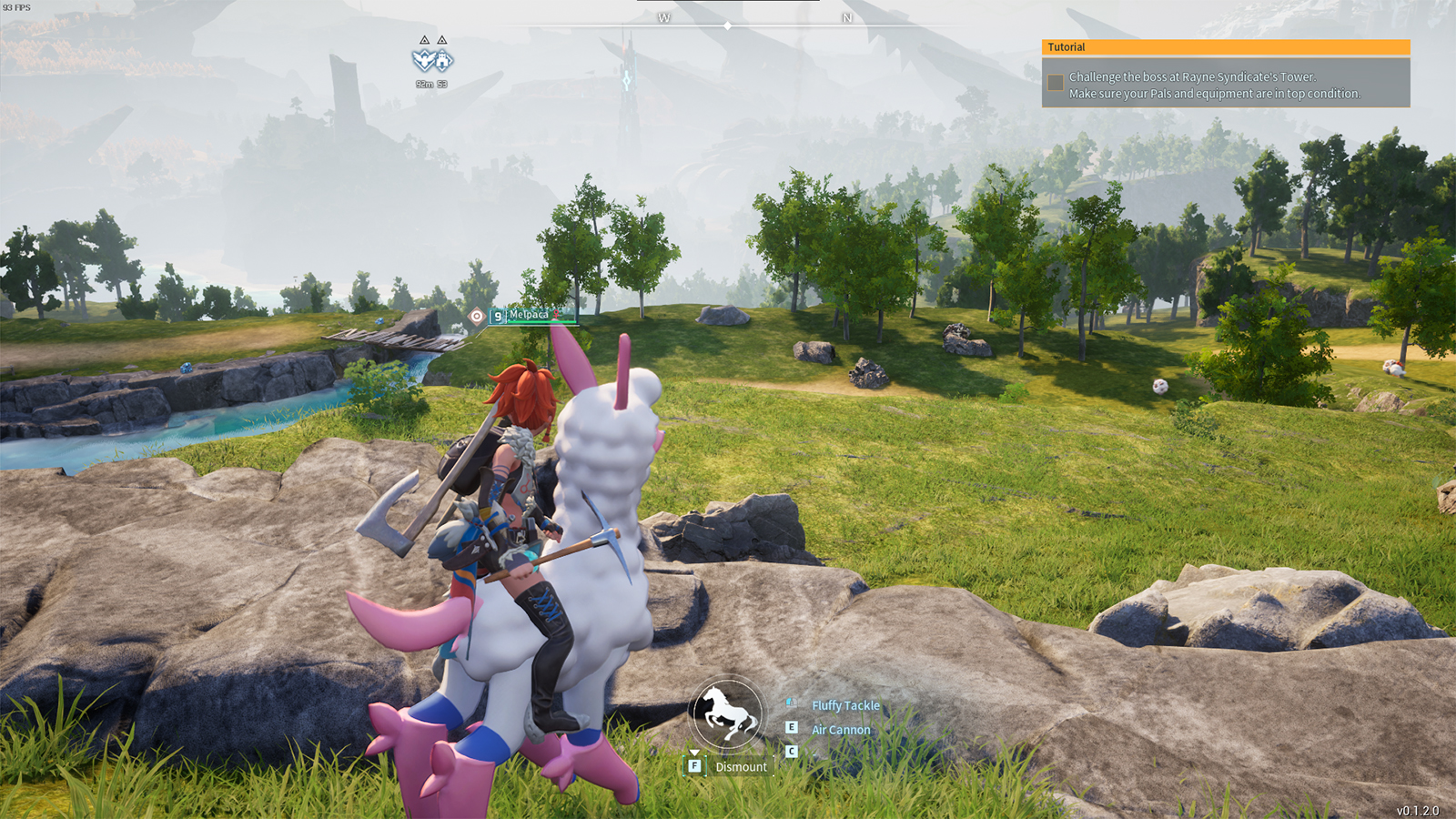Click the C key slot icon below Air Cannon
This screenshot has width=1456, height=819.
792,751
